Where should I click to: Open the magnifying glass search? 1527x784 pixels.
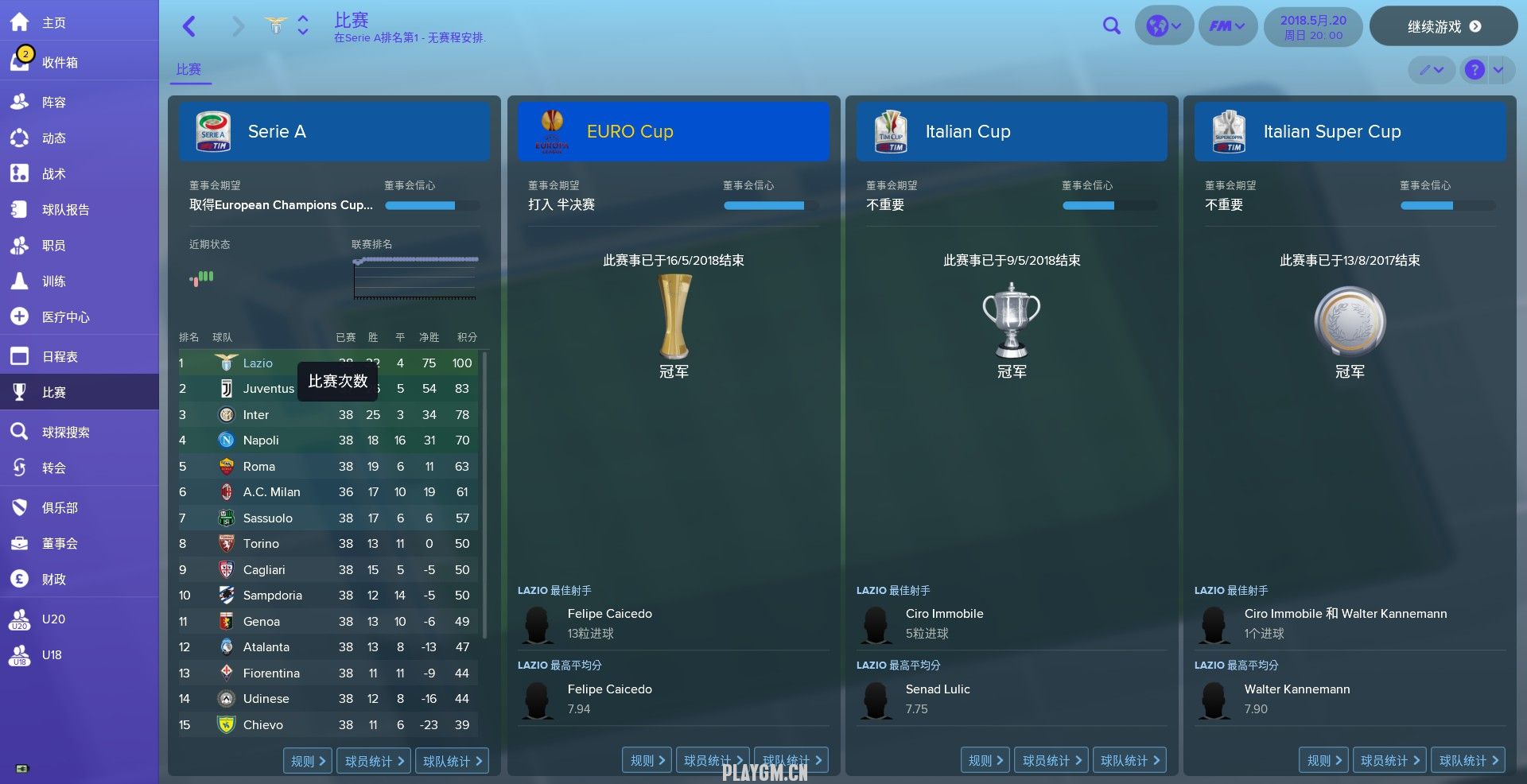click(1111, 26)
